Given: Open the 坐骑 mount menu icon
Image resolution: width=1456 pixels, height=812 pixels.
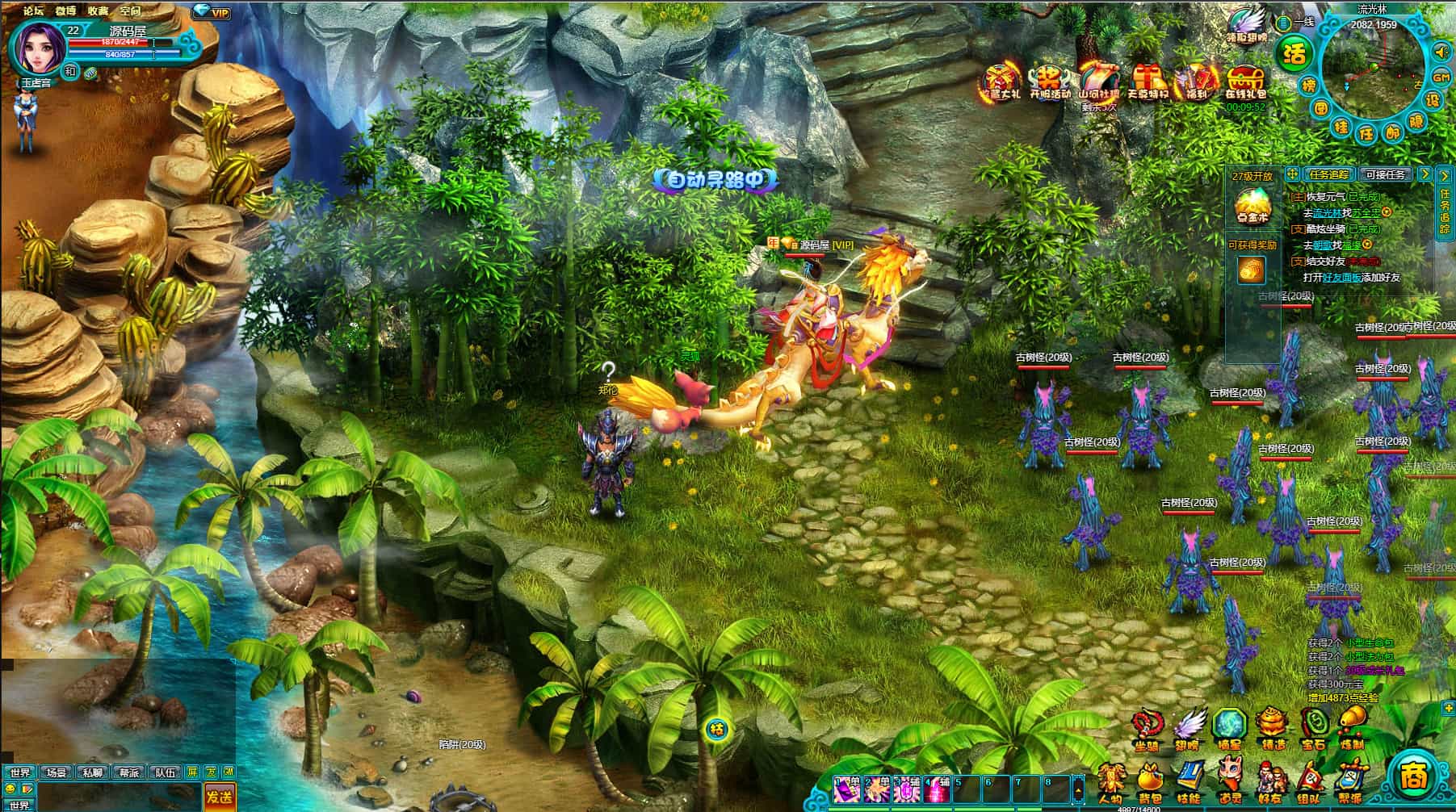Looking at the screenshot, I should (1146, 726).
